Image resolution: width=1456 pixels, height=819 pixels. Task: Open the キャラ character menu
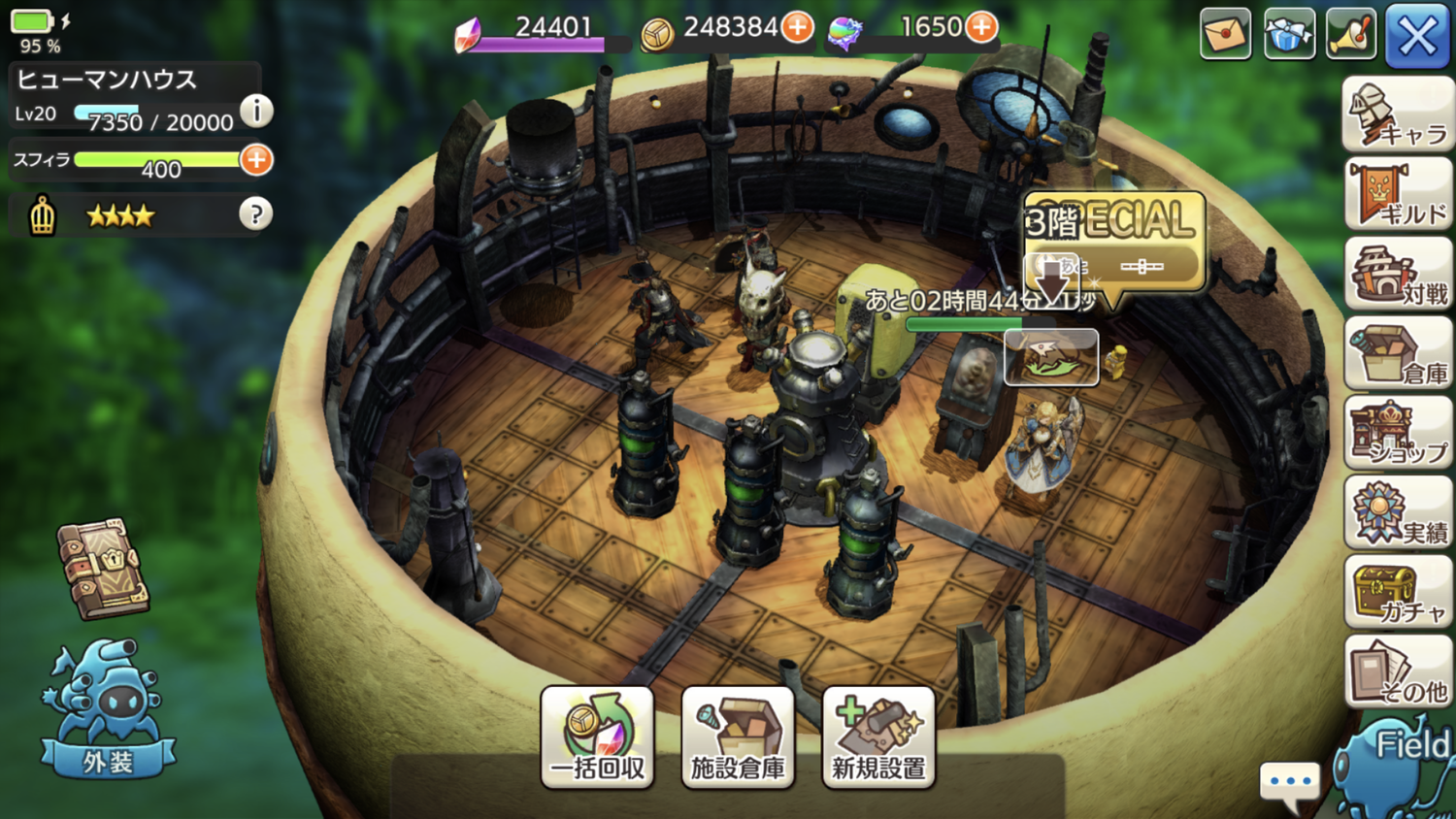[x=1398, y=116]
